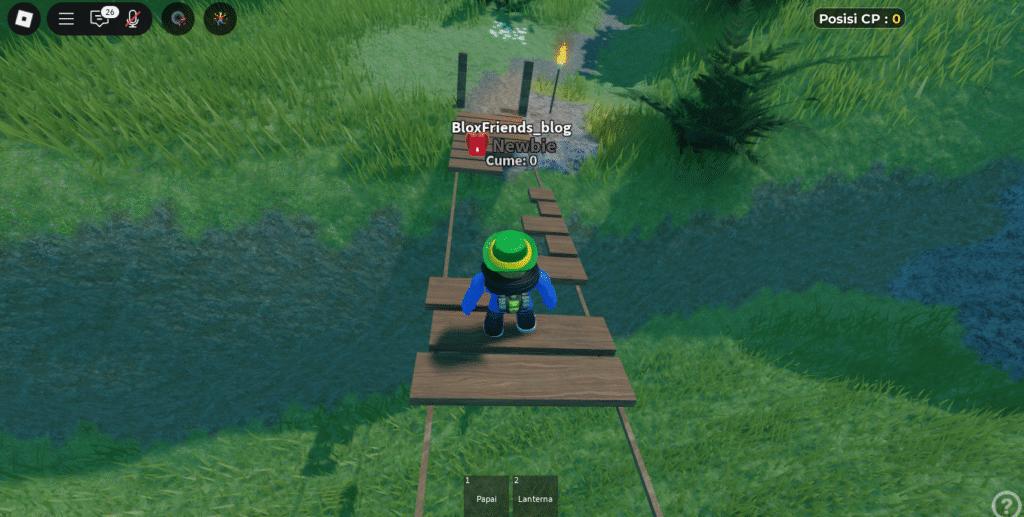Click the round swirl icon in top bar
This screenshot has height=517, width=1024.
pos(178,18)
